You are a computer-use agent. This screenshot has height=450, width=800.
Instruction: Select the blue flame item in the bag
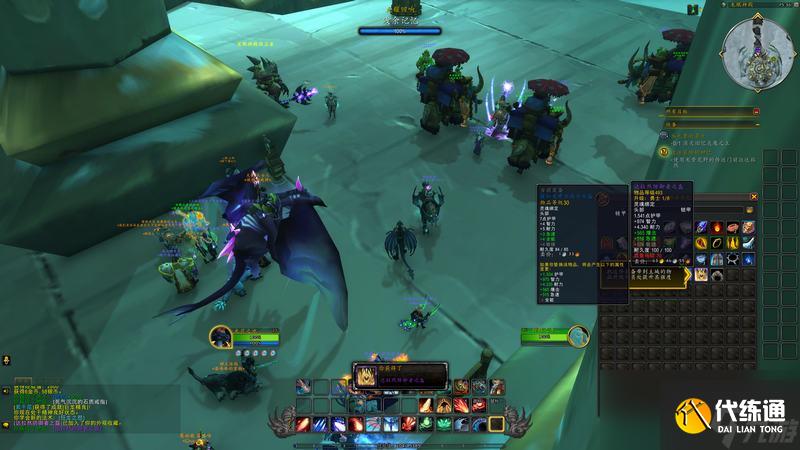click(749, 258)
